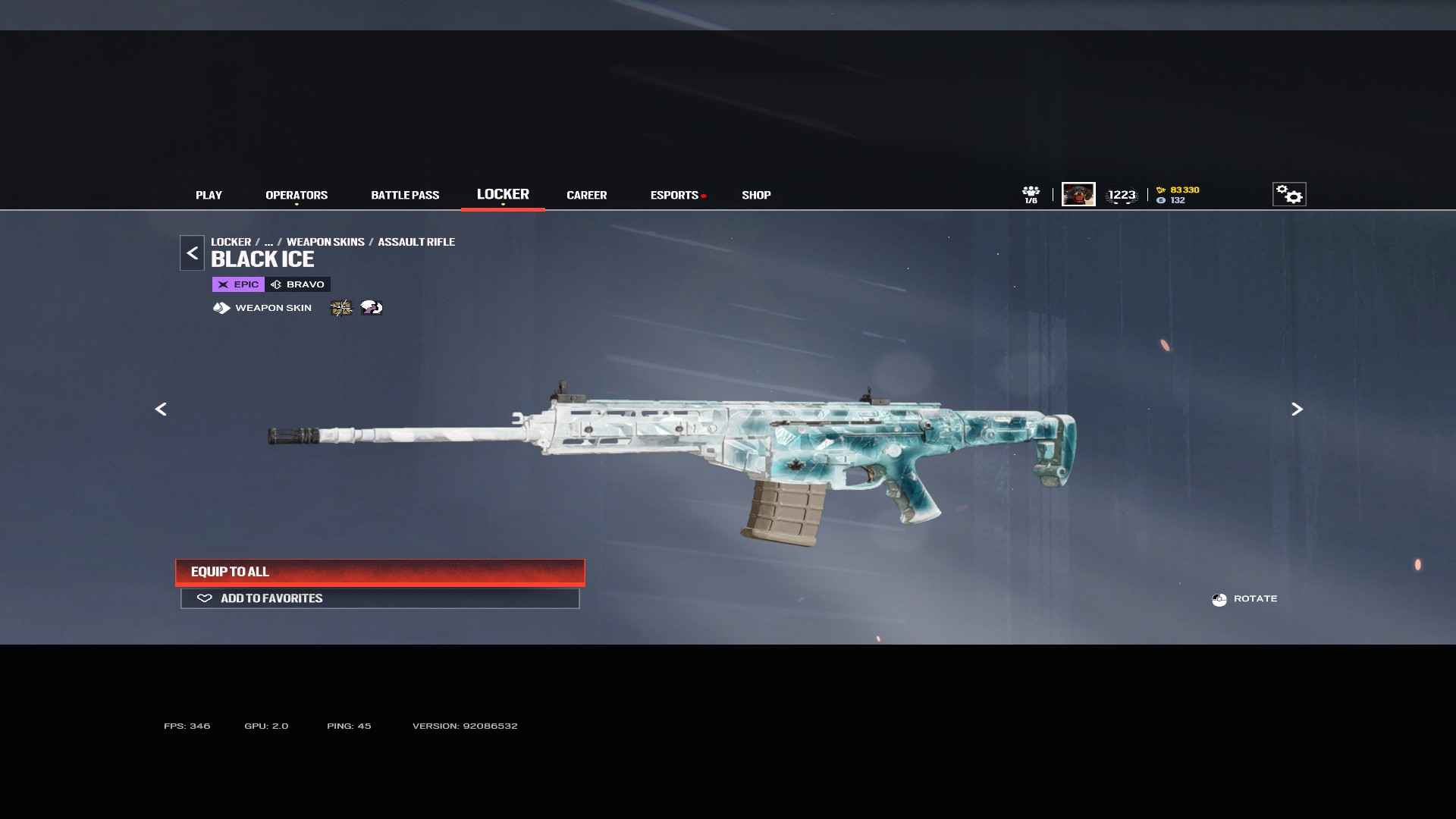1456x819 pixels.
Task: Open the Weapon Skins breadcrumb
Action: pyautogui.click(x=325, y=242)
